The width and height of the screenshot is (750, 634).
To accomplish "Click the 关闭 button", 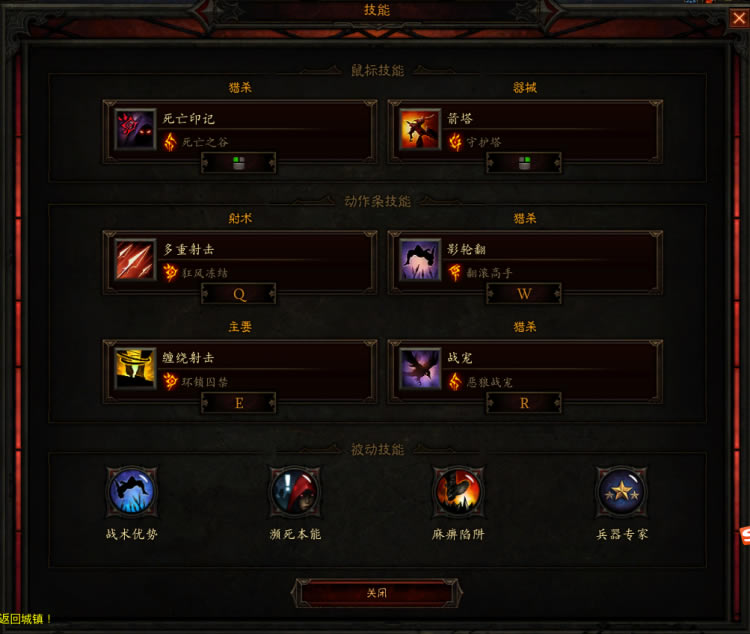I will (x=376, y=593).
